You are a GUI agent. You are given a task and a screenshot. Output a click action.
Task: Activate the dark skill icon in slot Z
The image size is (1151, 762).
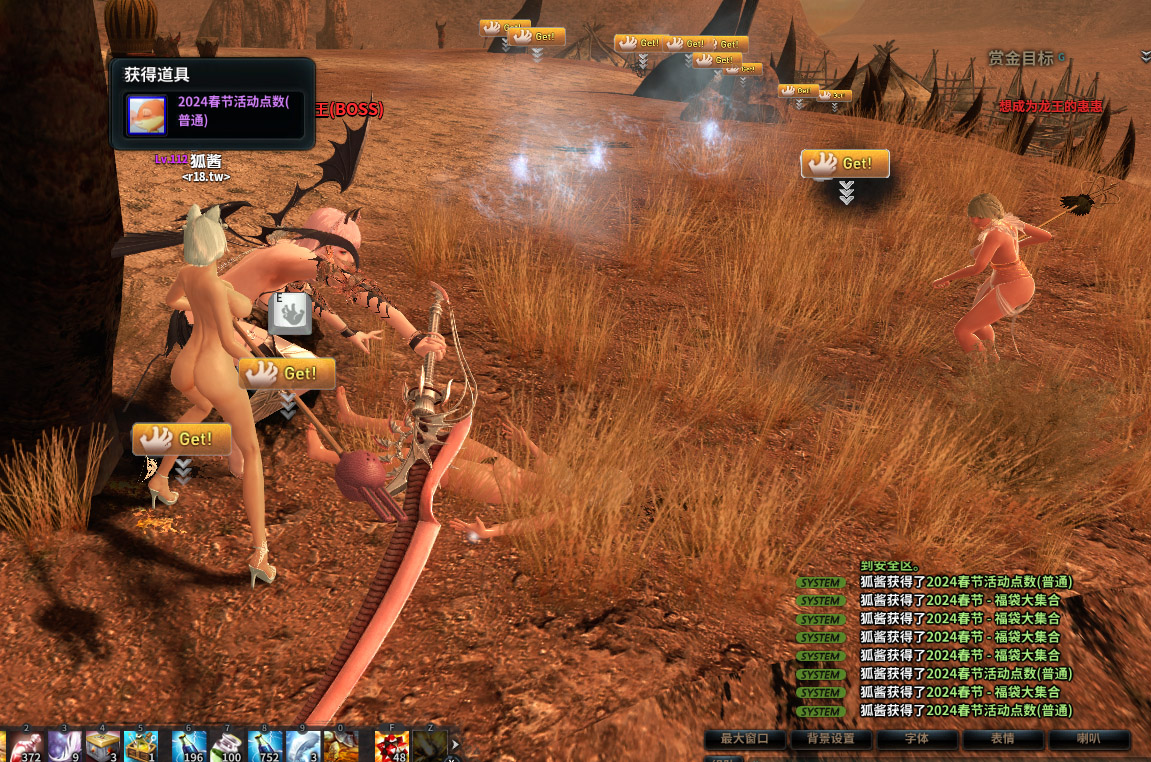click(x=430, y=747)
